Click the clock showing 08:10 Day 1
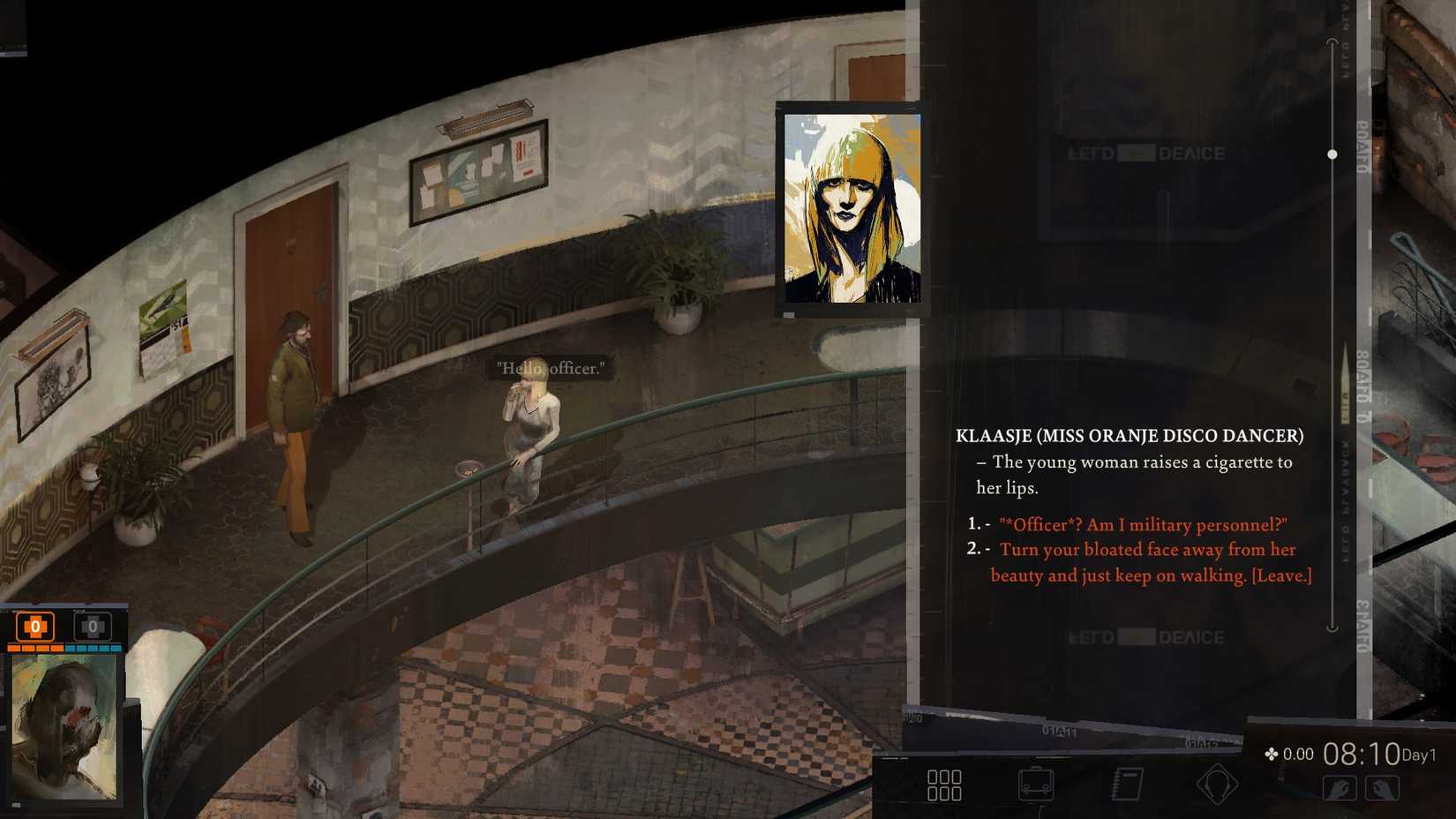The width and height of the screenshot is (1456, 819). coord(1362,754)
